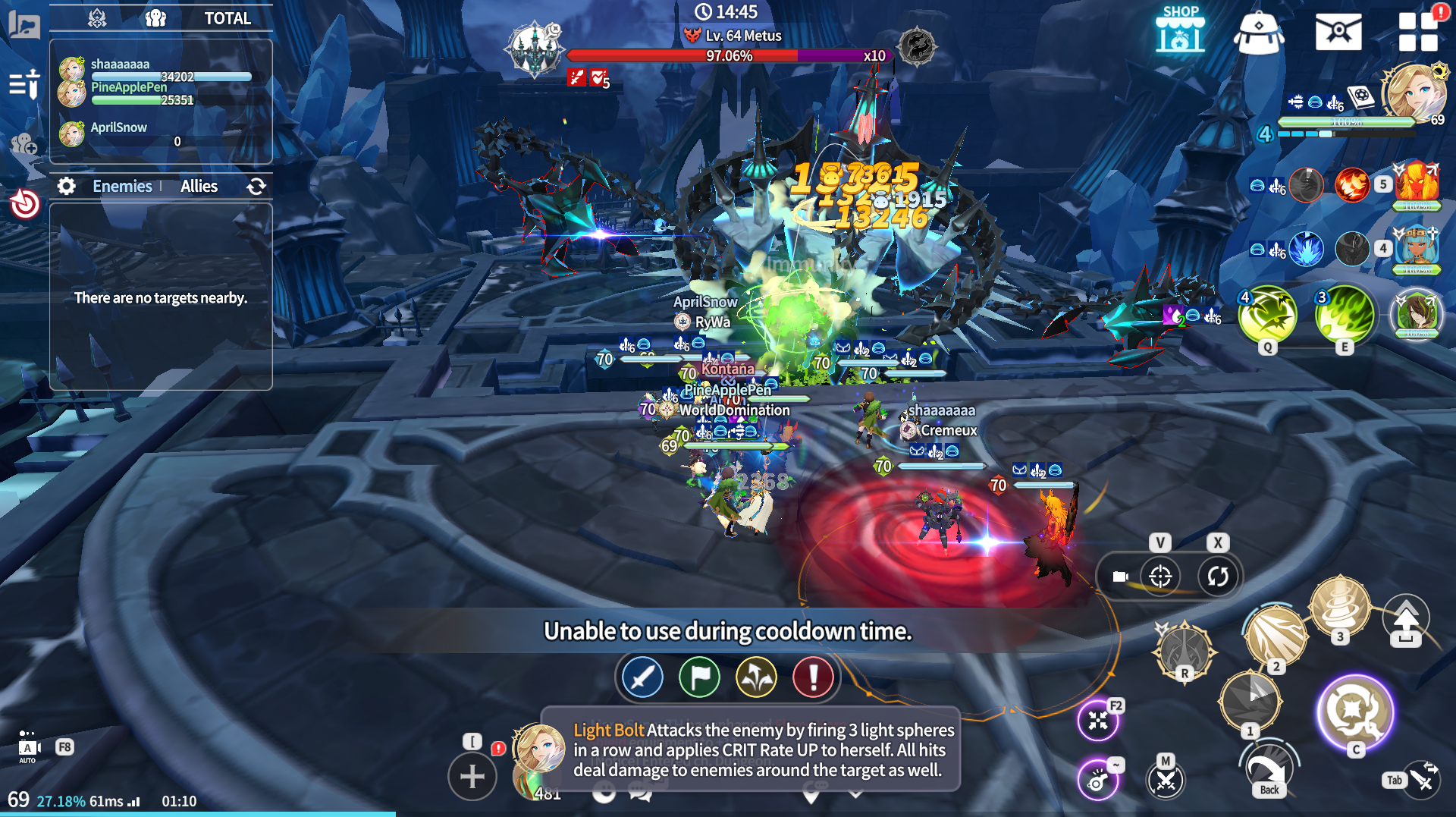Select the Enemies target list tab
This screenshot has width=1456, height=817.
tap(122, 186)
